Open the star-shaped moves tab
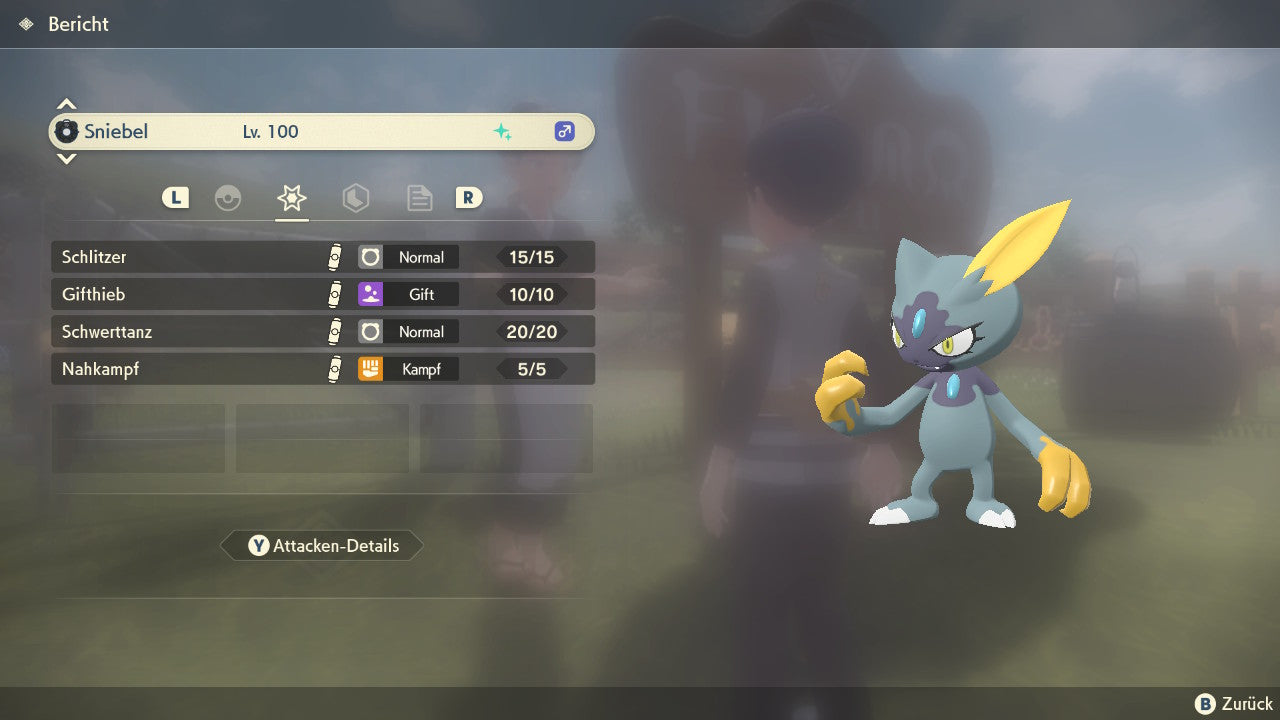 coord(291,198)
